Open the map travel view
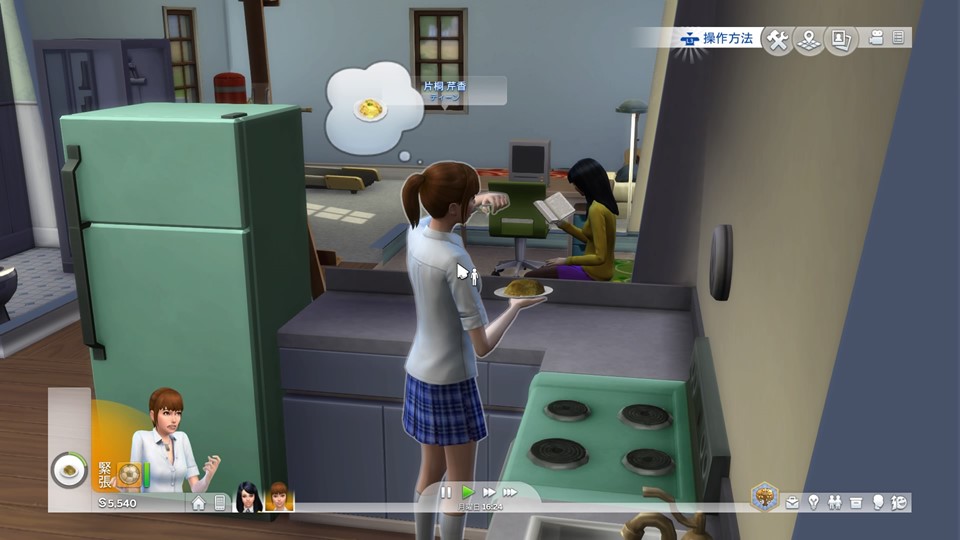 [809, 39]
